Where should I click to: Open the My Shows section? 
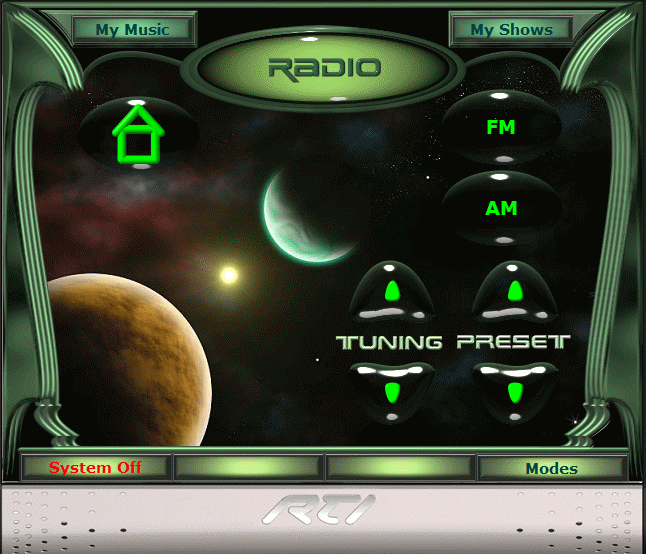511,30
